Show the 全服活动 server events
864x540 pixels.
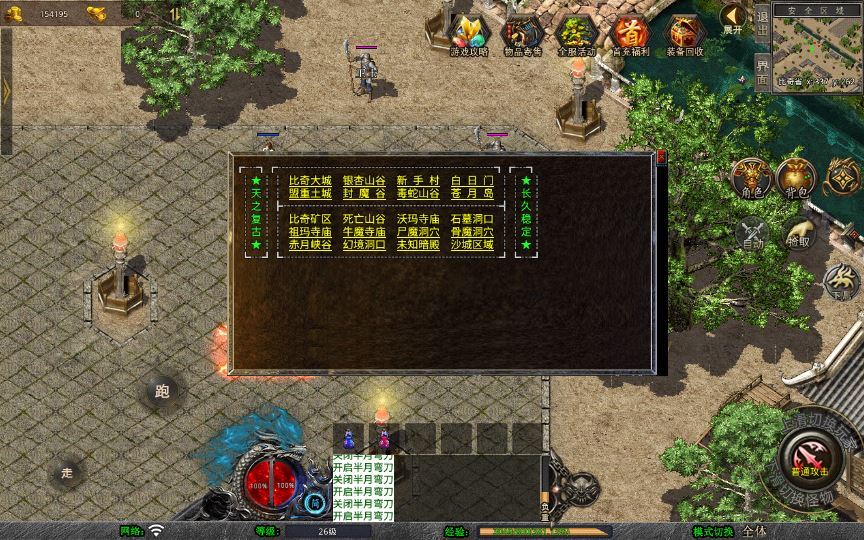tap(577, 34)
